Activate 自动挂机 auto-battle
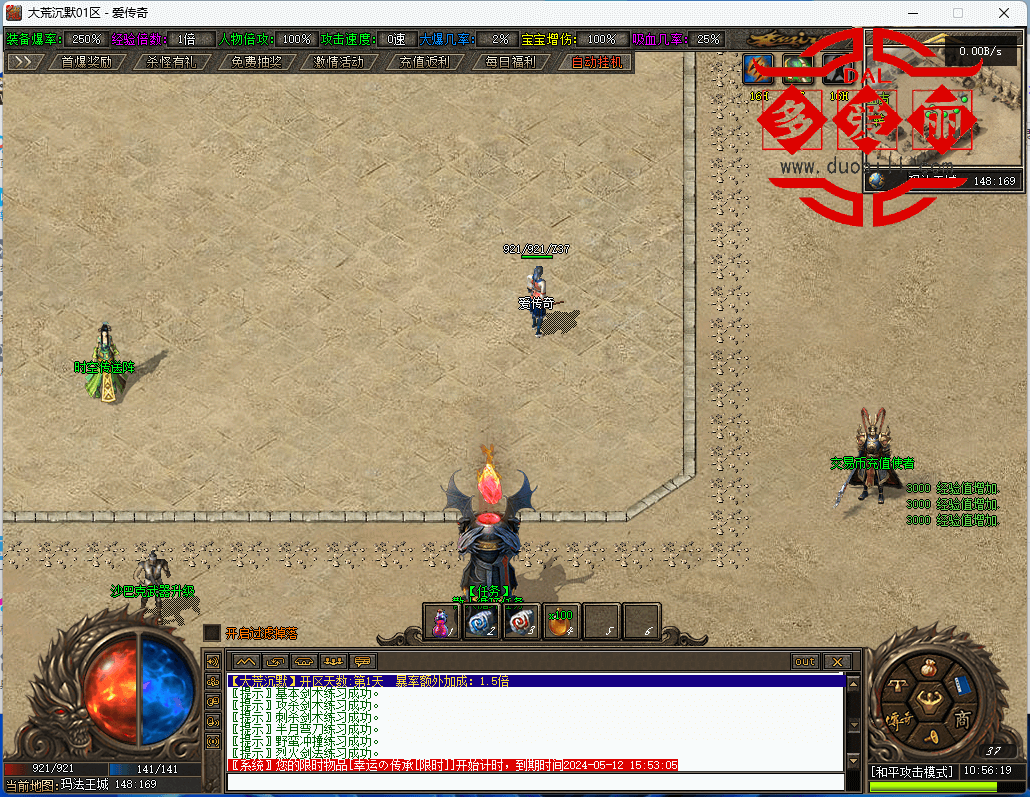 coord(595,61)
